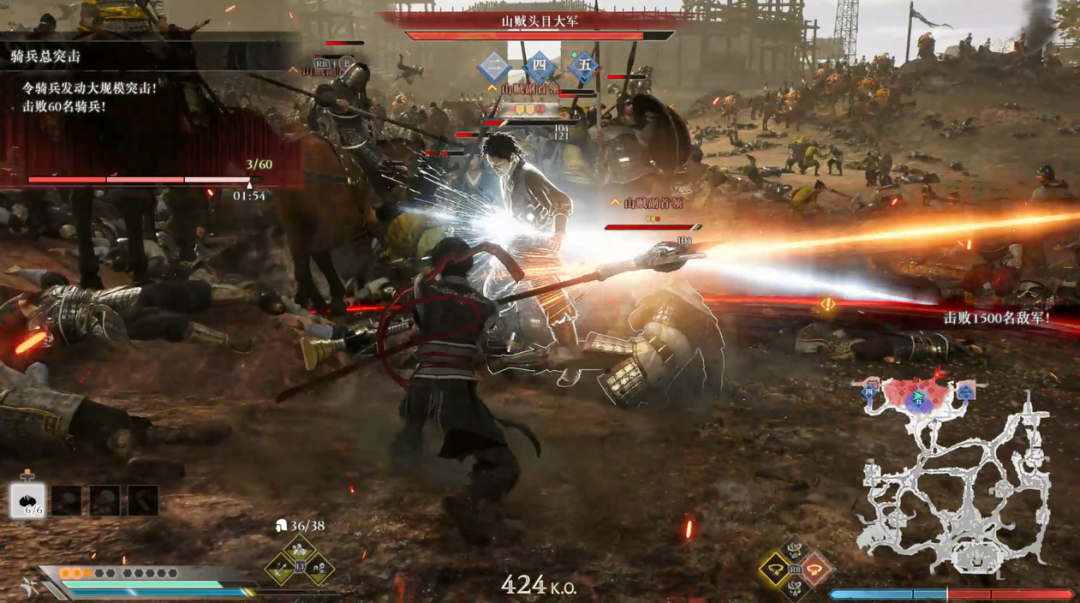Select the blue diamond marker labeled 四

(540, 68)
